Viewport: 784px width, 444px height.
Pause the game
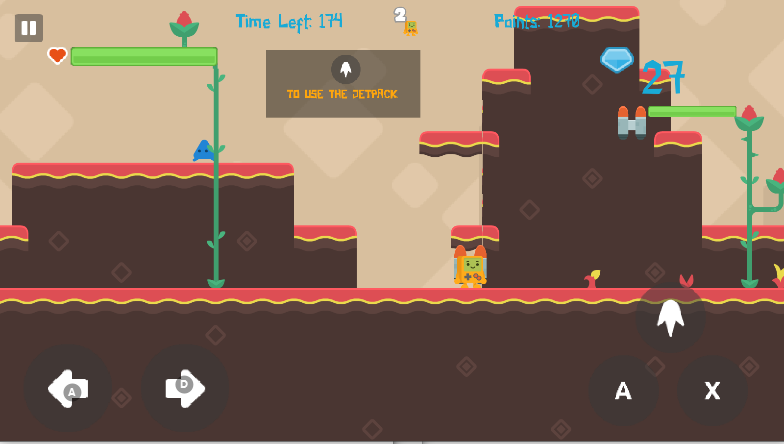click(29, 28)
